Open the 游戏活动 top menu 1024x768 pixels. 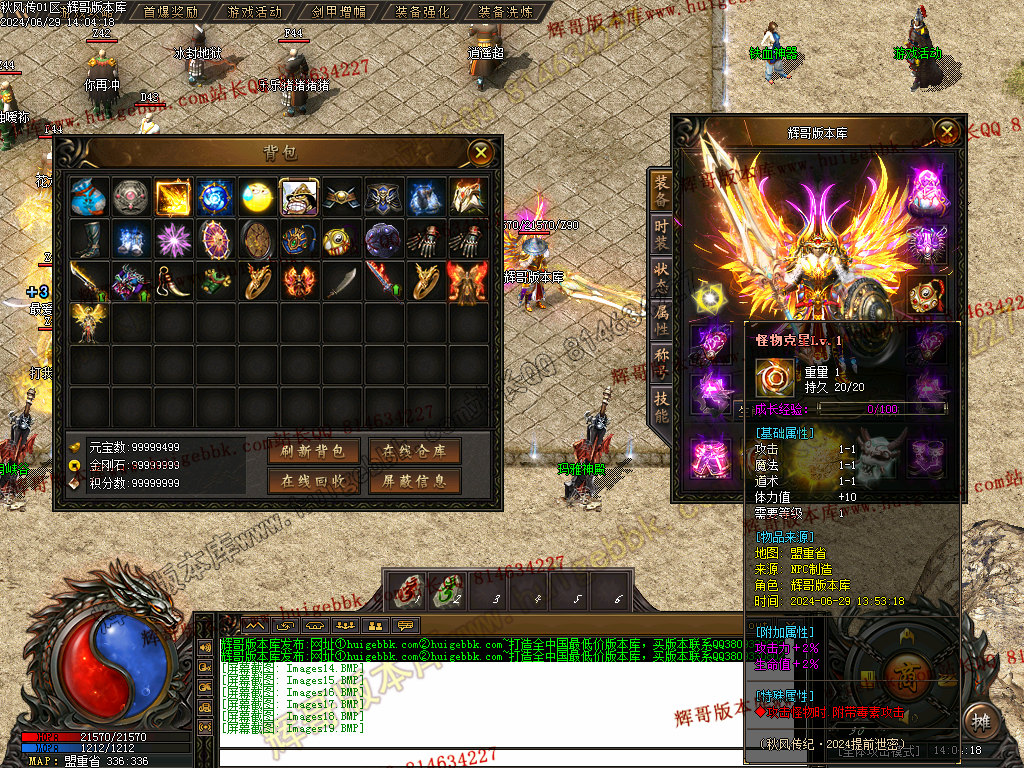(x=255, y=12)
